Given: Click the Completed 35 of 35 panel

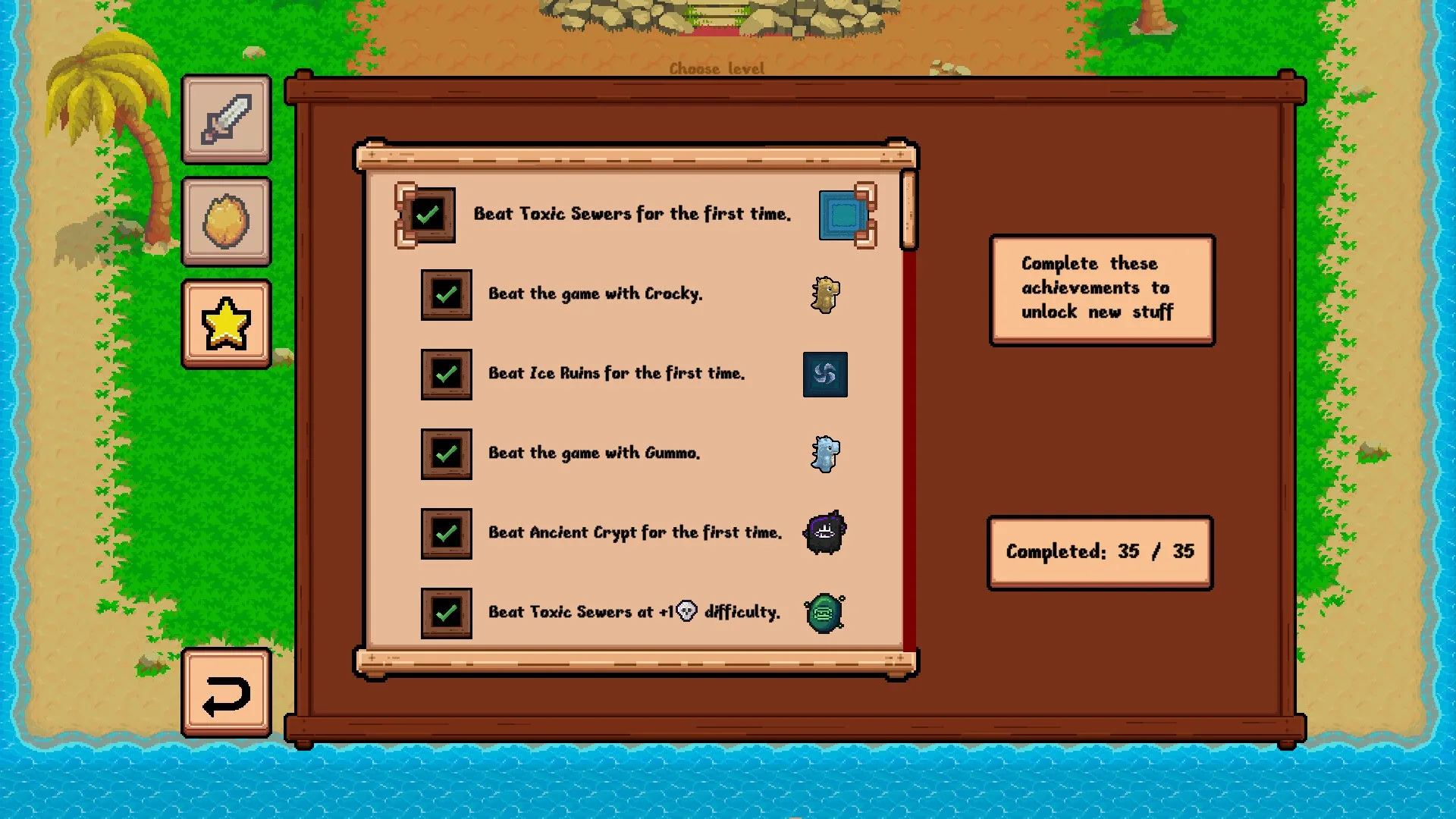Looking at the screenshot, I should (x=1099, y=551).
